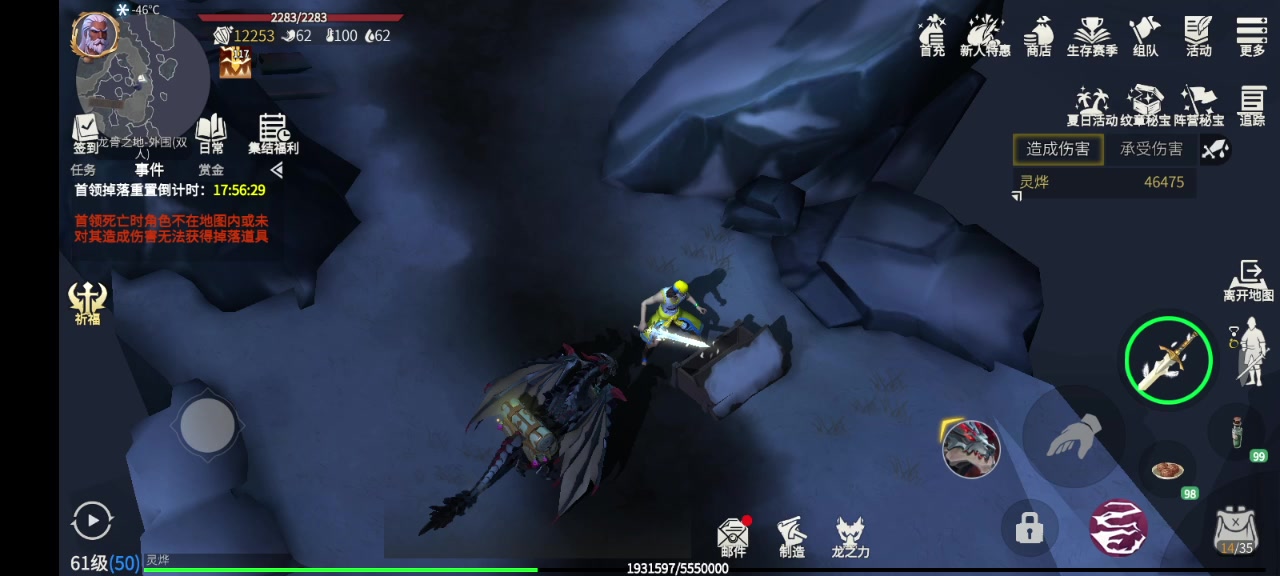Select the 造成伤害 damage dealt tab
Viewport: 1280px width, 576px height.
1058,149
